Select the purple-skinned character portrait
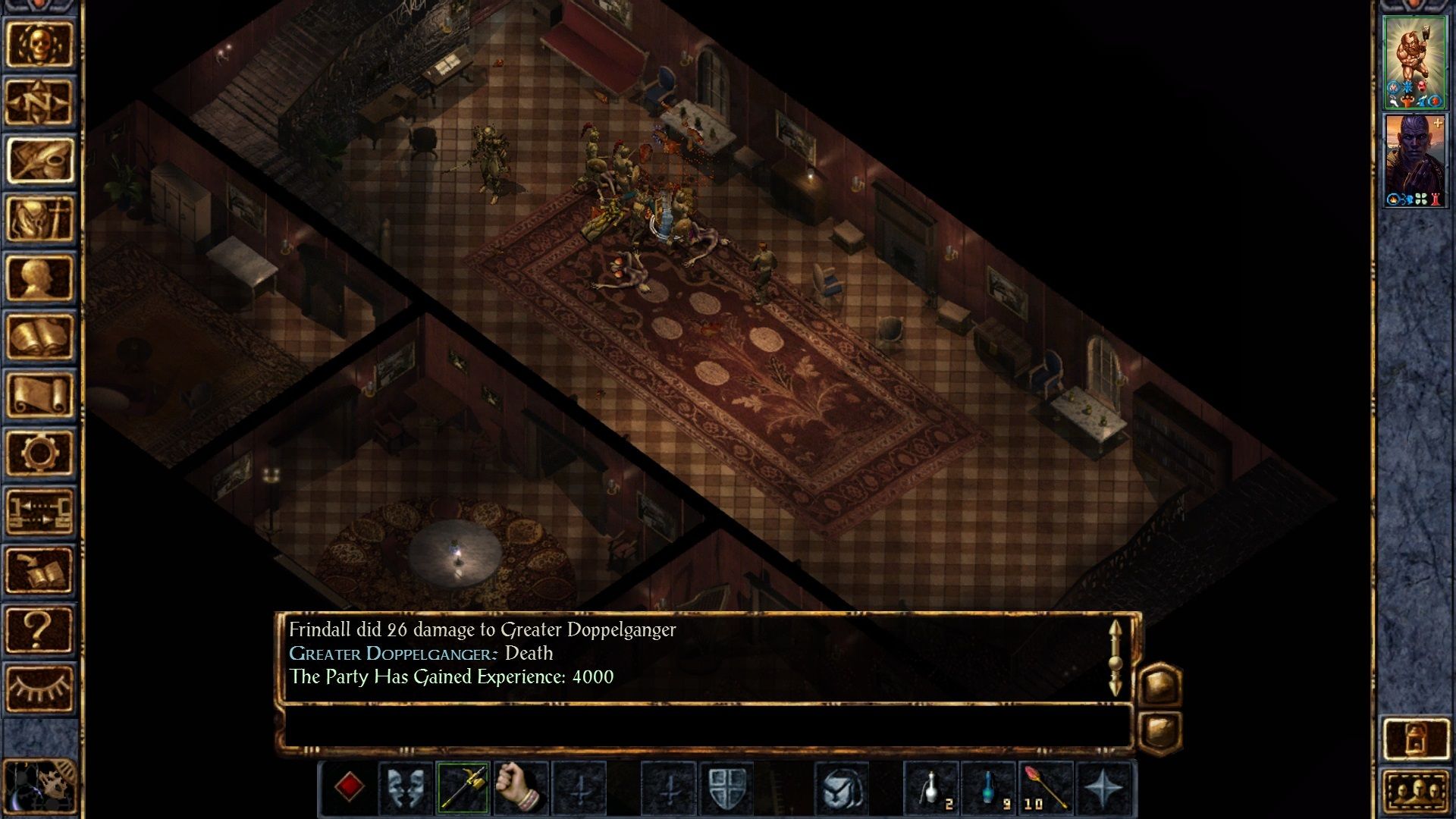 click(1414, 160)
